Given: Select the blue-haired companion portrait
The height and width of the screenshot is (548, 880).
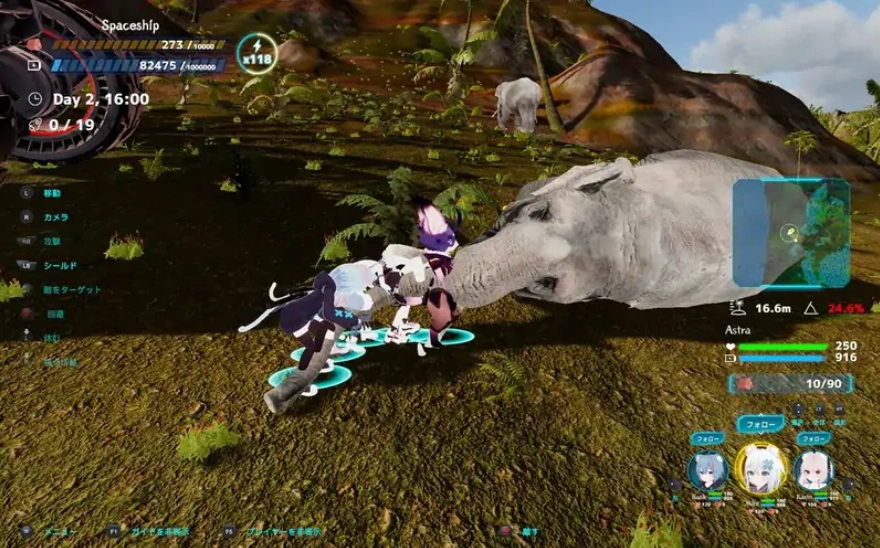Looking at the screenshot, I should (x=707, y=469).
